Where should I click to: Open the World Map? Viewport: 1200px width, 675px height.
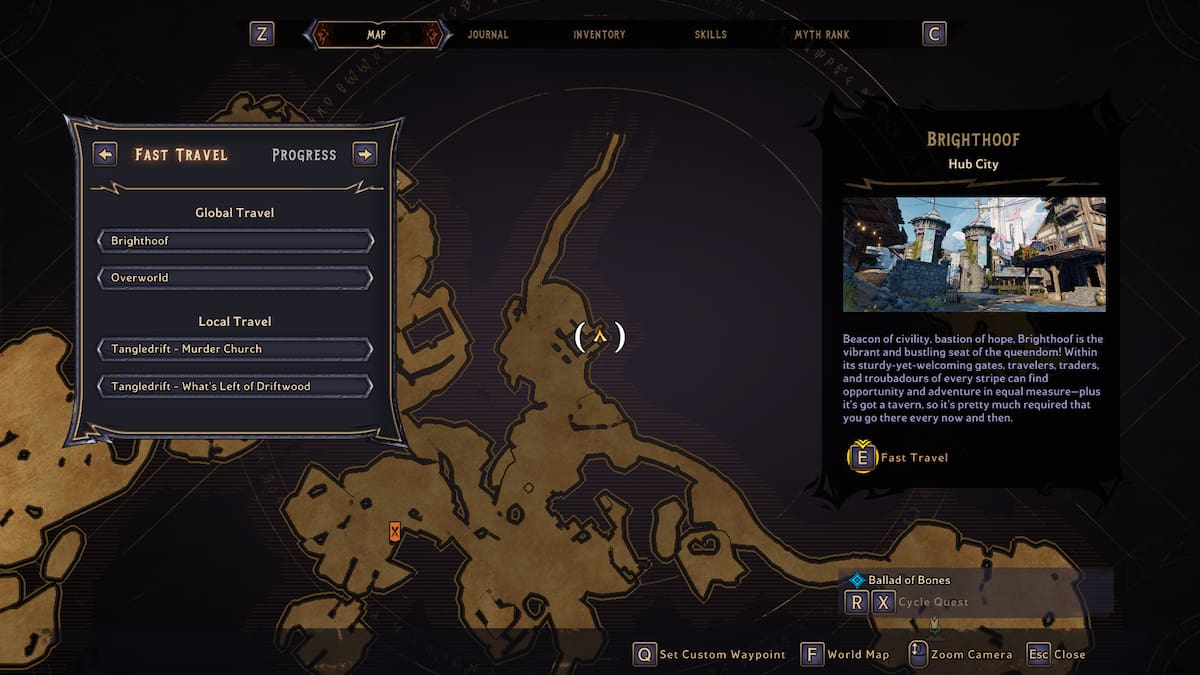coord(846,655)
